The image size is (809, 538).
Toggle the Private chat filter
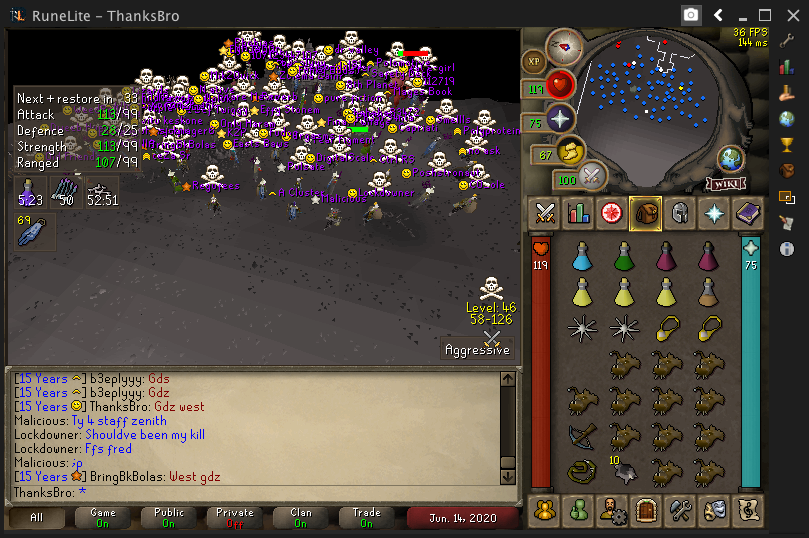[x=235, y=517]
